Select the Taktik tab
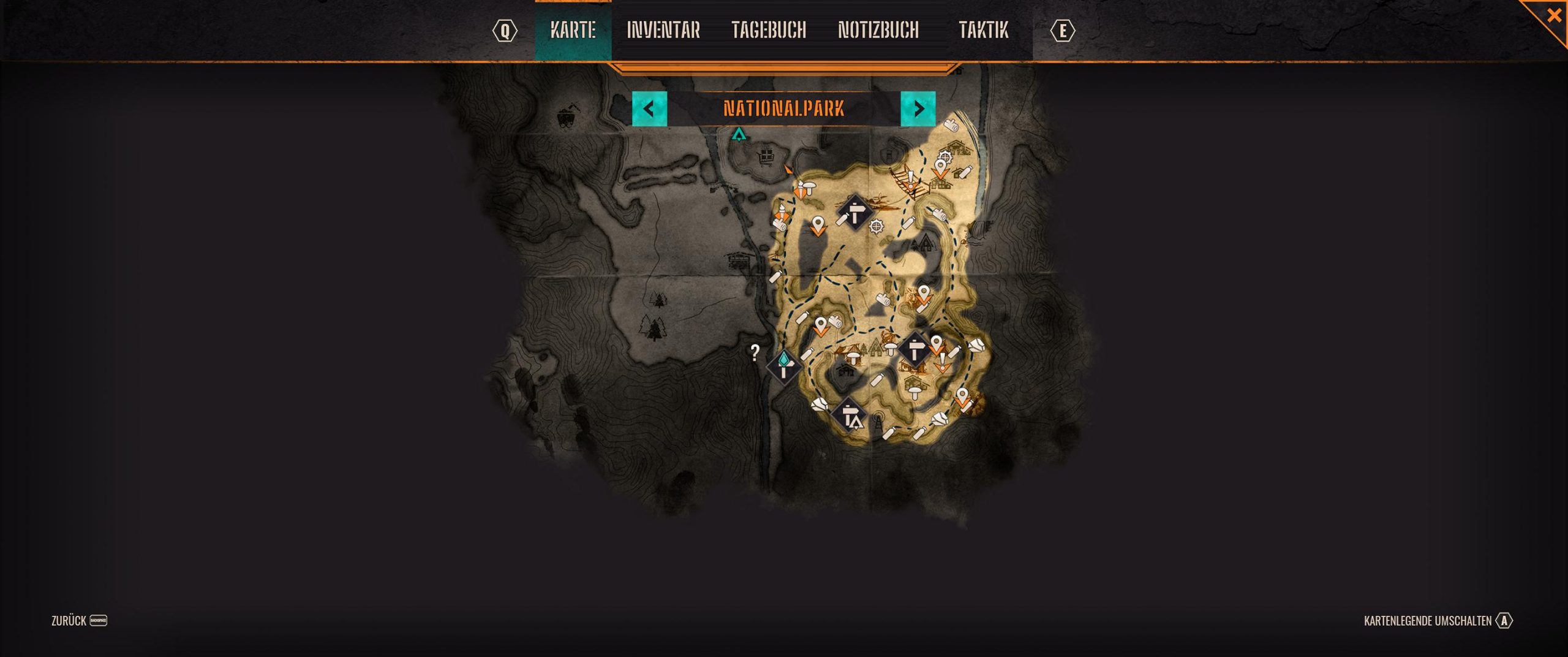The height and width of the screenshot is (657, 1568). [982, 30]
